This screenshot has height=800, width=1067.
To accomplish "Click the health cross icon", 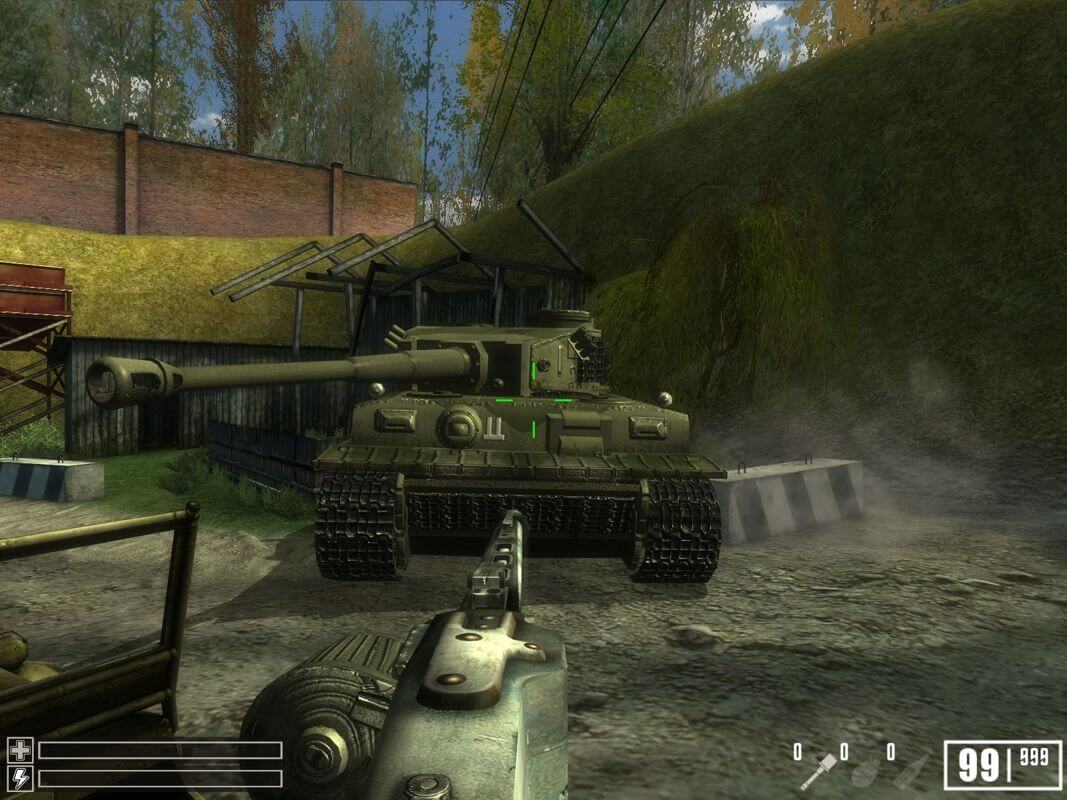I will [20, 750].
